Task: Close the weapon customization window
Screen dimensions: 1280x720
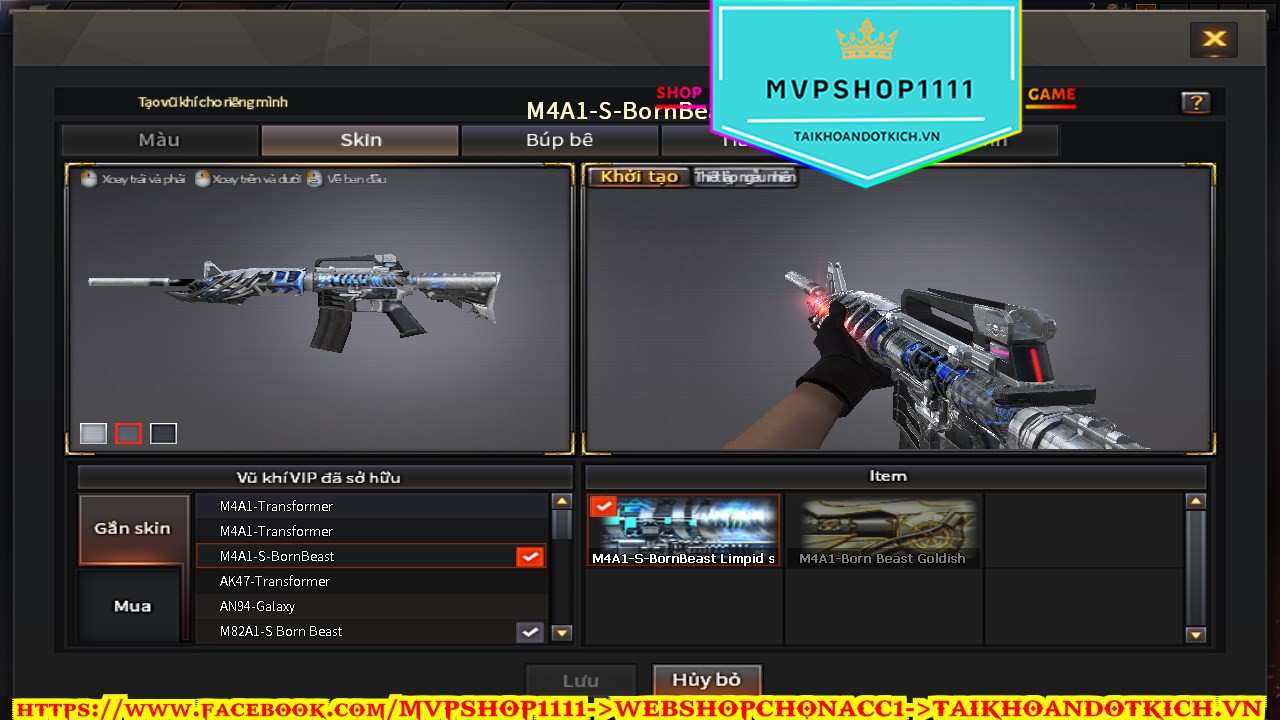Action: tap(1214, 39)
